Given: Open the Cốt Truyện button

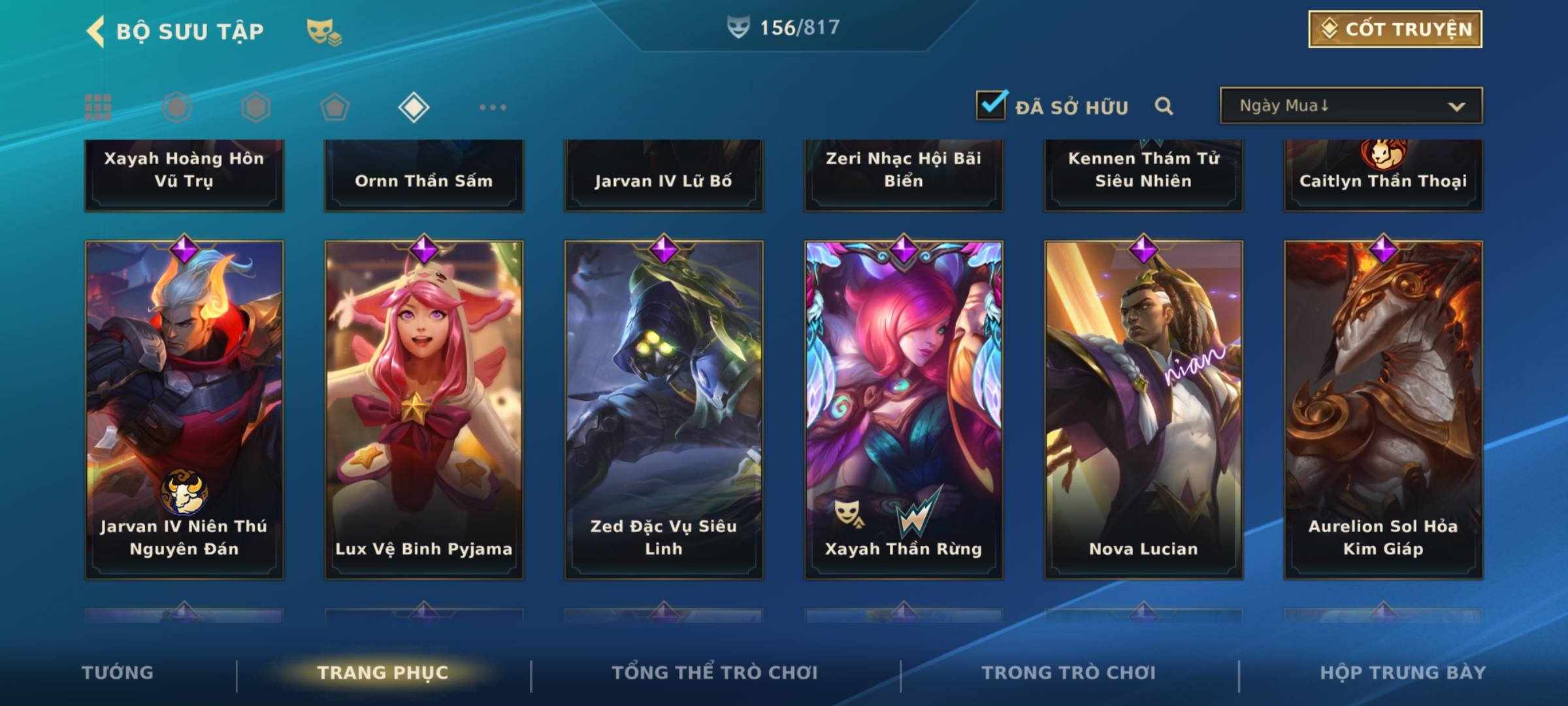Looking at the screenshot, I should tap(1394, 29).
